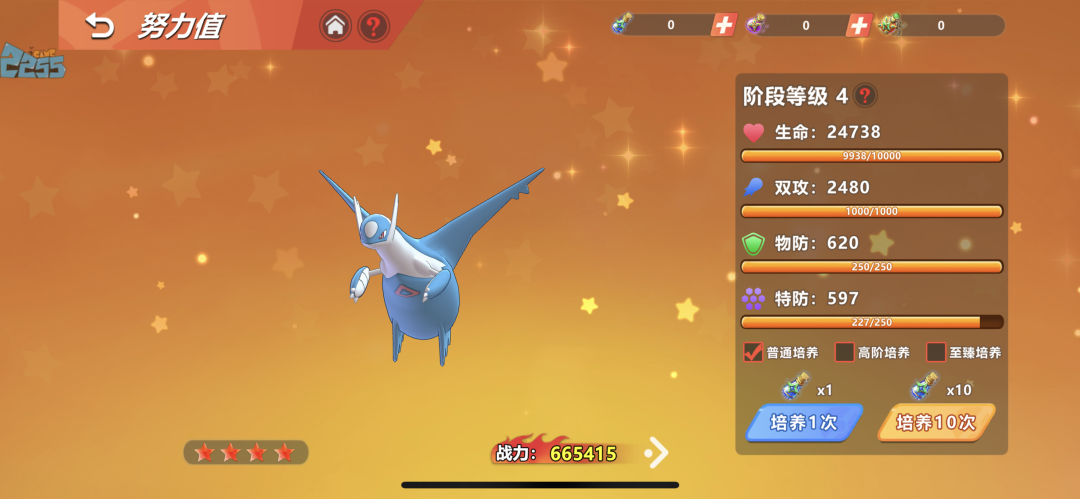Open stage level help question mark

click(866, 96)
